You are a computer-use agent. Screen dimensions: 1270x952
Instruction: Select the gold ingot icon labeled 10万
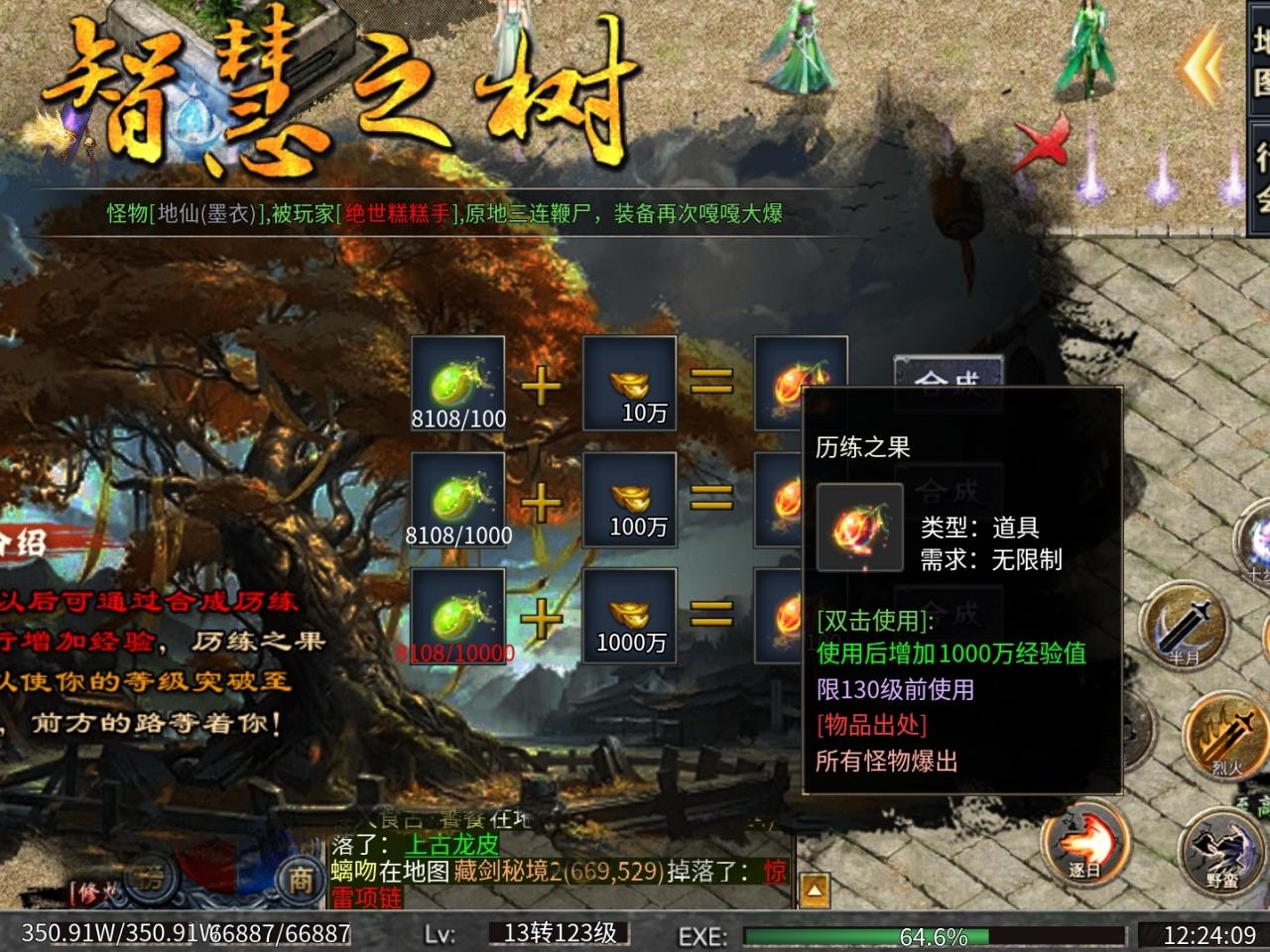click(630, 385)
